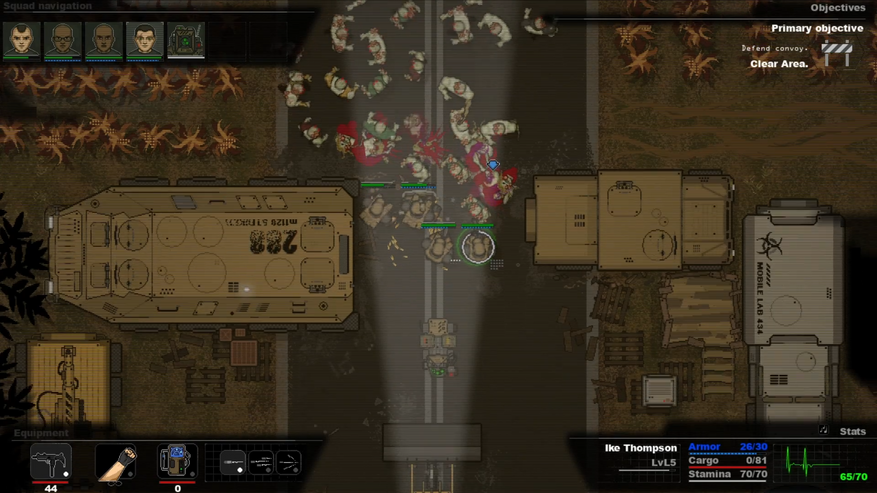
Task: Choose the single-shot fire mode icon
Action: coord(233,462)
